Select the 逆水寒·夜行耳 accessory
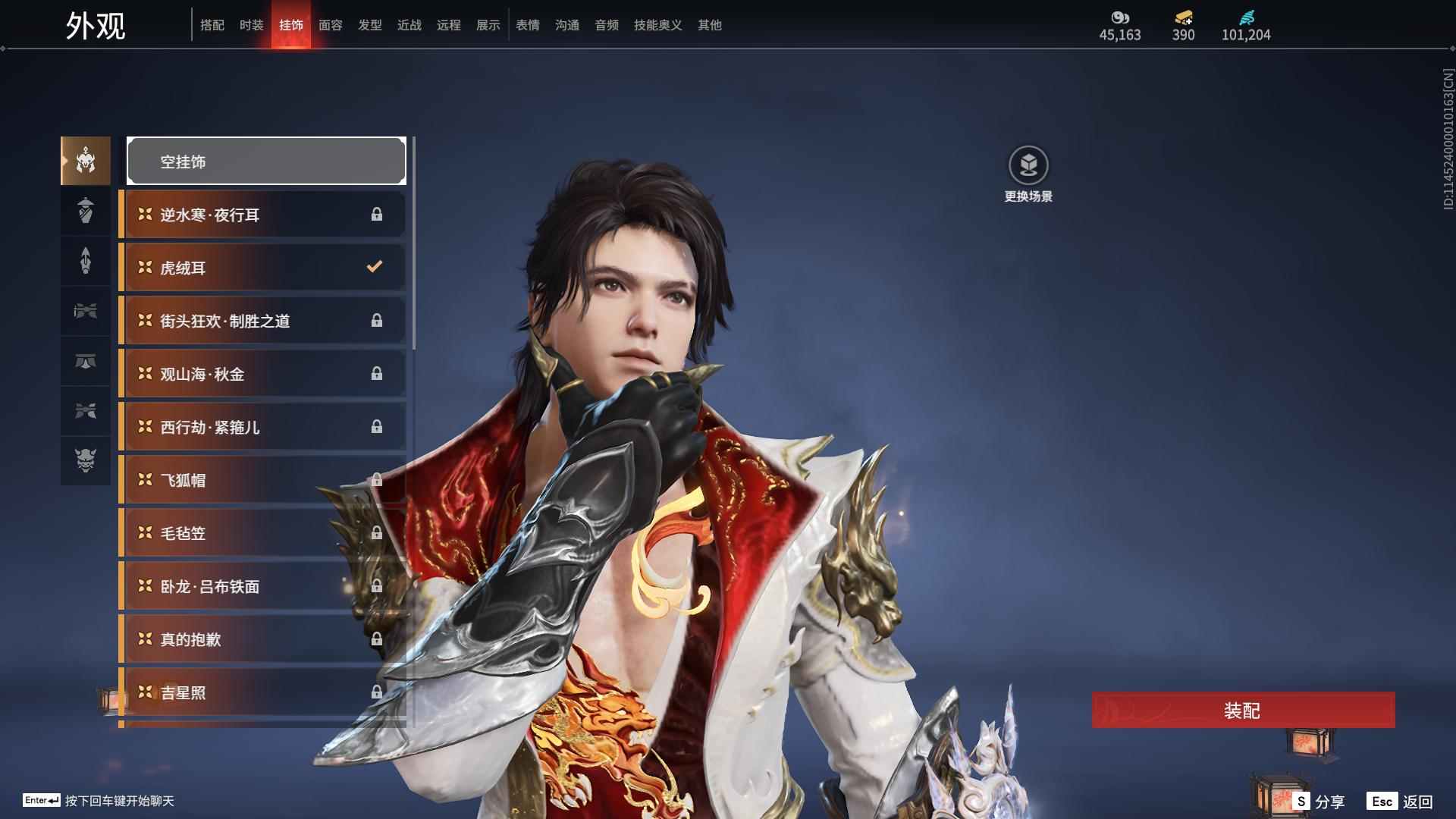 [262, 215]
